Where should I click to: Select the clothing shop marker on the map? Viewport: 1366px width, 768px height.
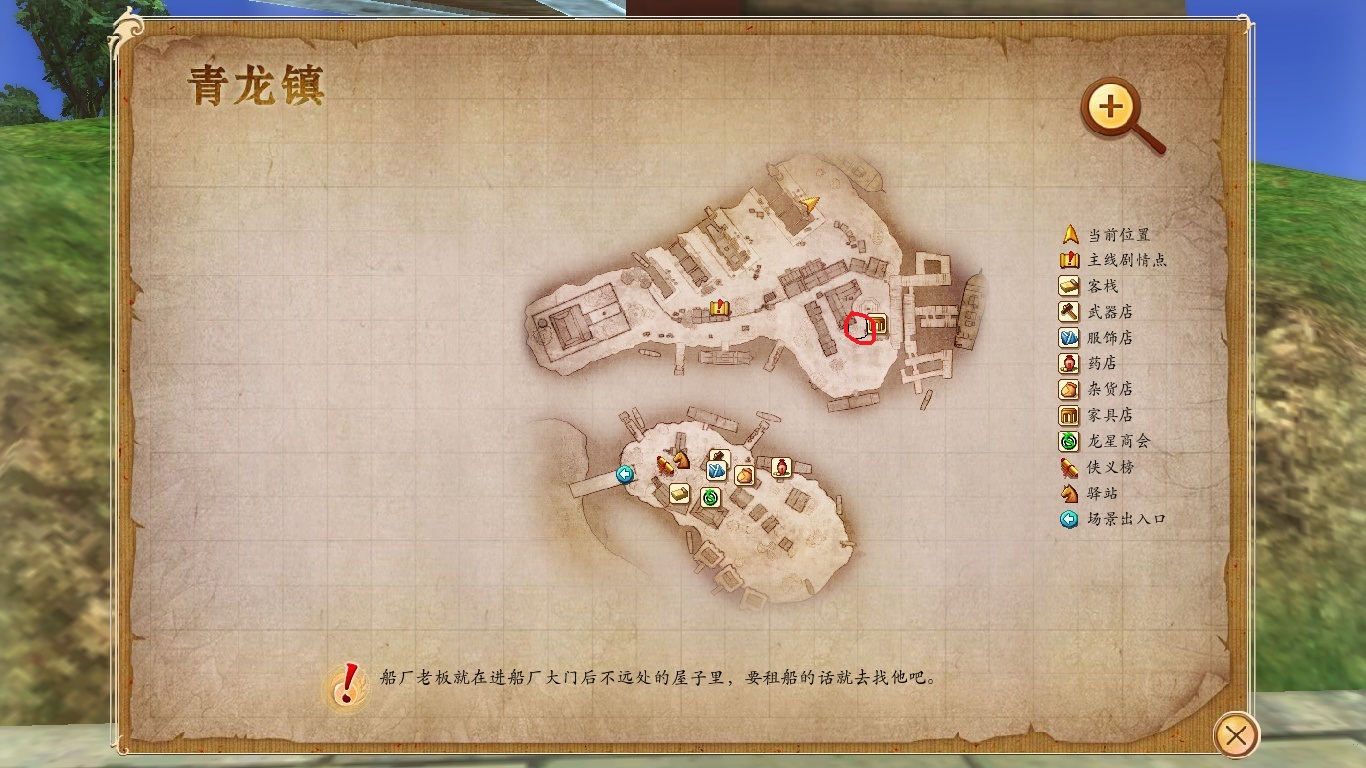point(717,470)
